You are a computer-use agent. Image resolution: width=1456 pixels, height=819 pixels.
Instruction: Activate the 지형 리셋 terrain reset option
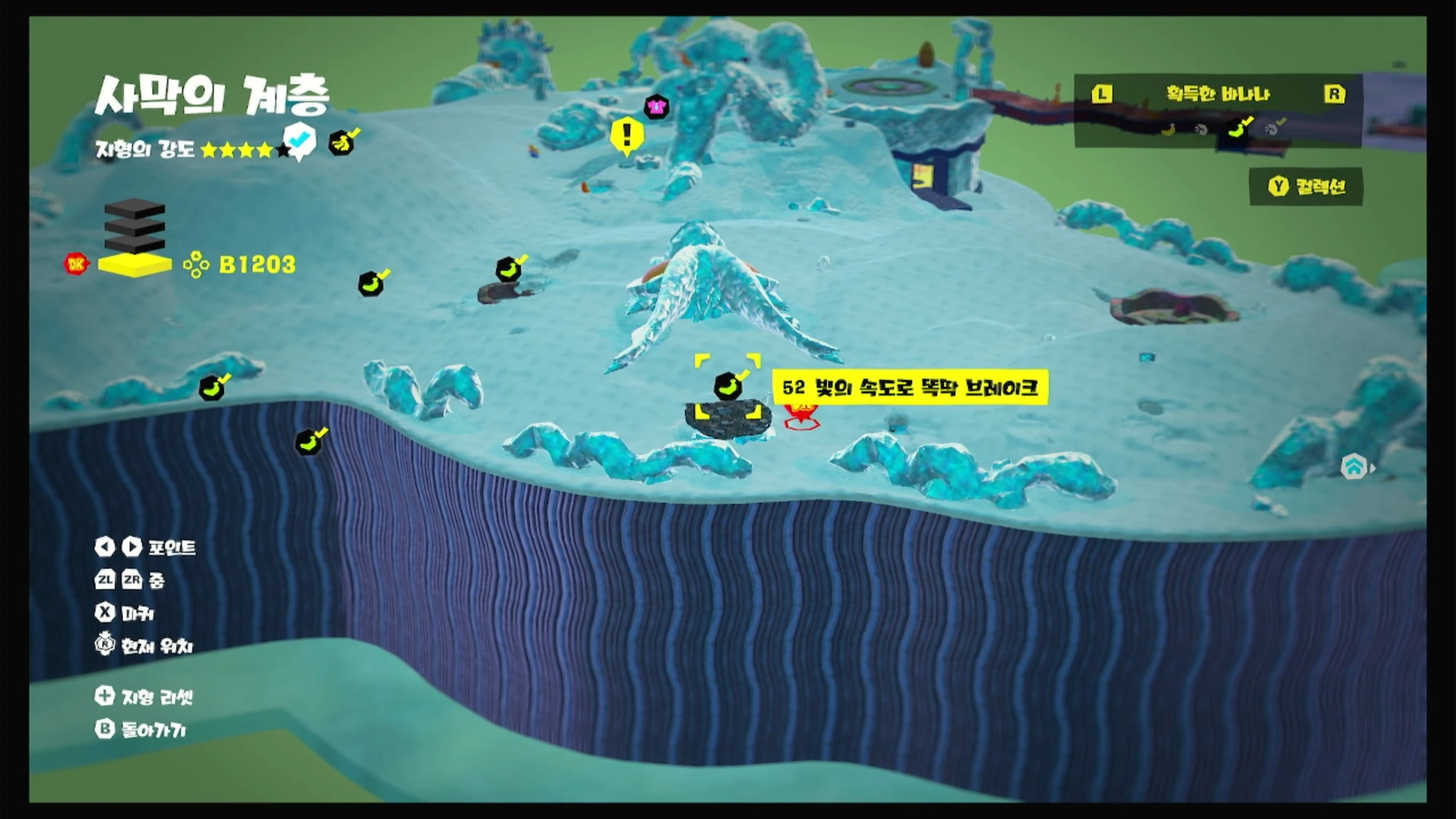[144, 697]
